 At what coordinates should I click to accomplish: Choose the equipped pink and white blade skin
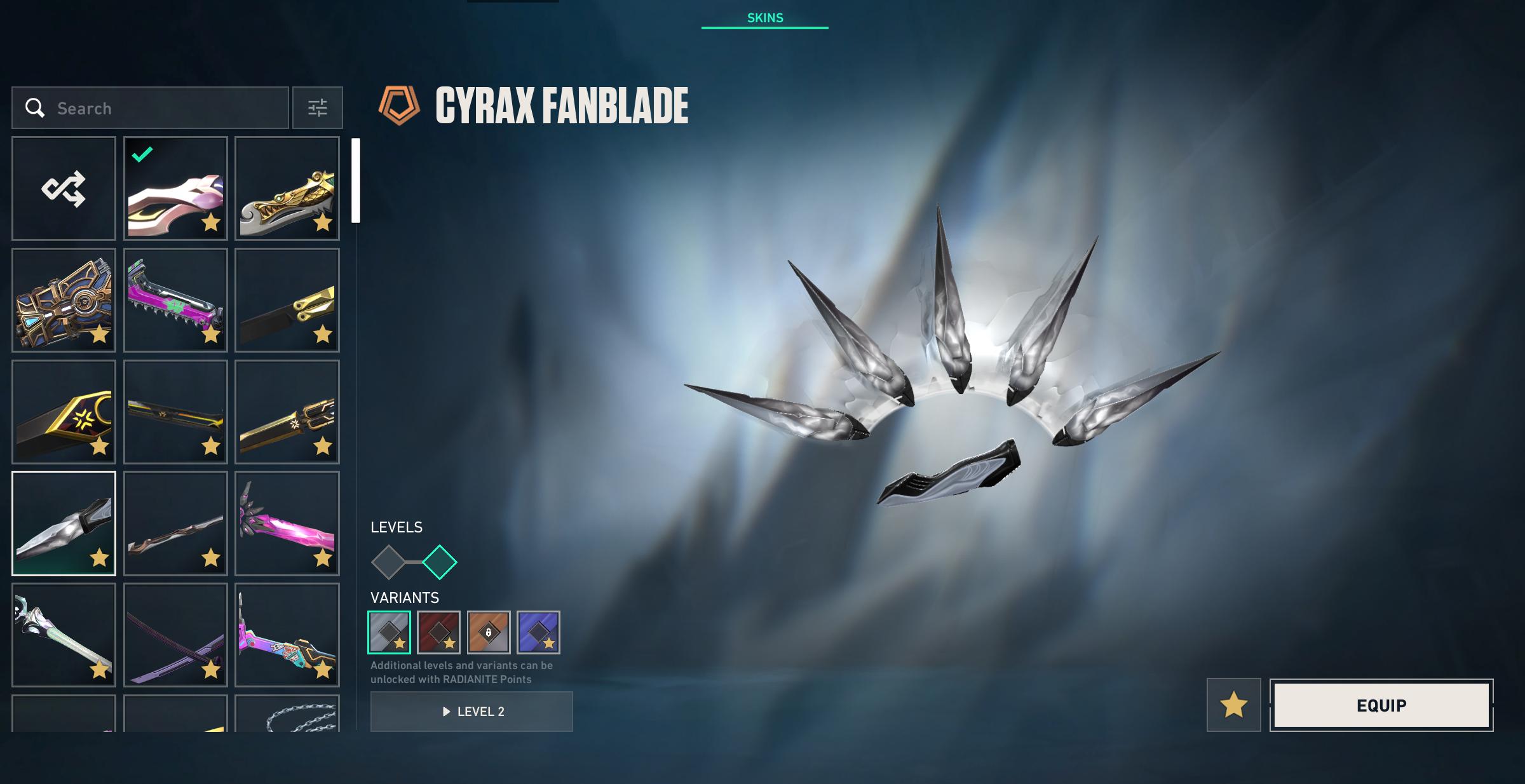click(175, 188)
